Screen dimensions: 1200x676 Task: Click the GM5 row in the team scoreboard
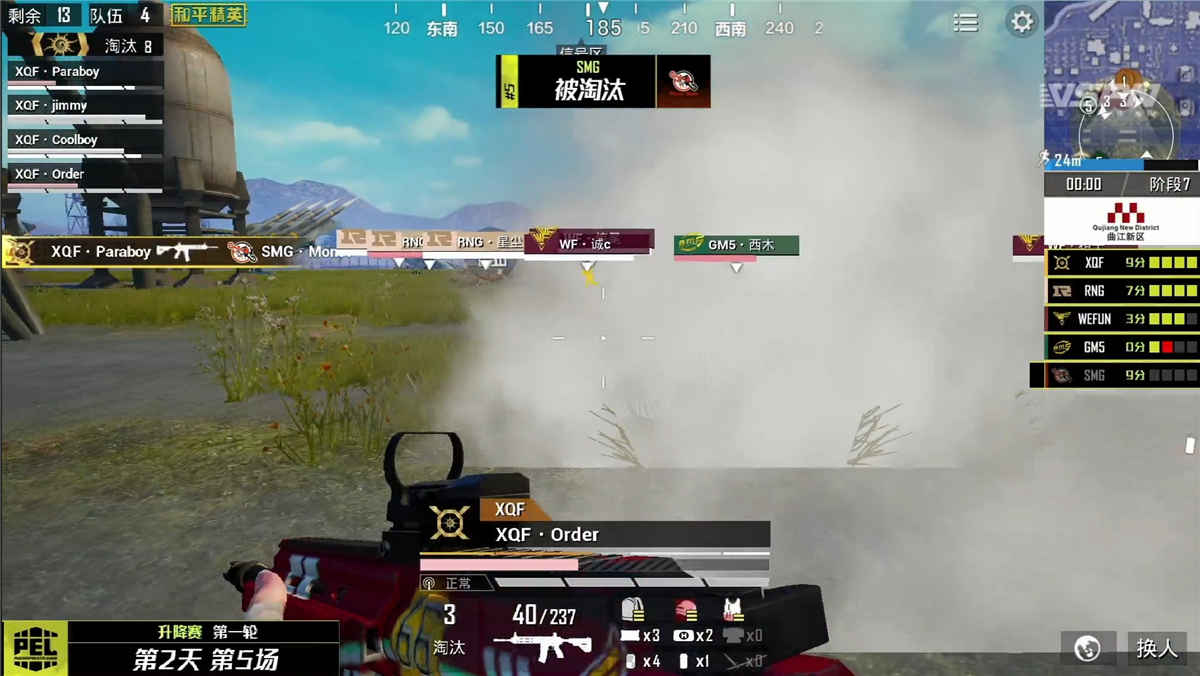tap(1122, 347)
